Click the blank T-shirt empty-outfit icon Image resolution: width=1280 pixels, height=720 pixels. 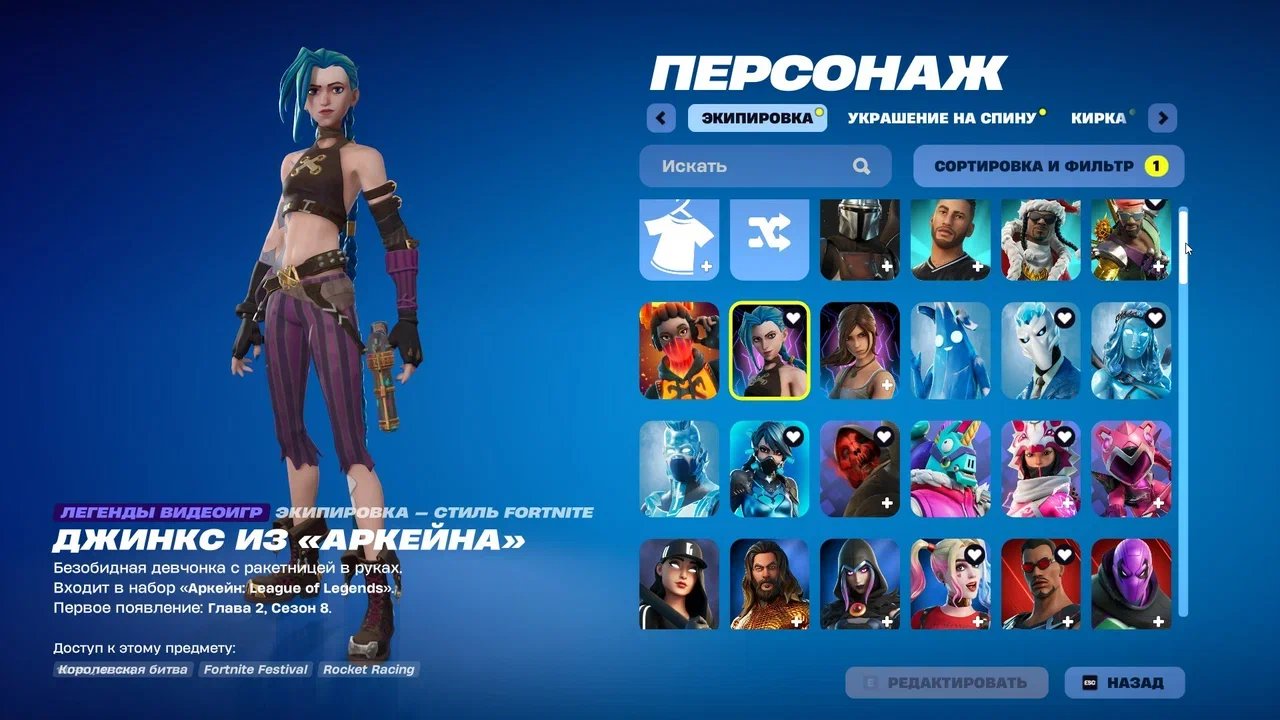pyautogui.click(x=676, y=238)
